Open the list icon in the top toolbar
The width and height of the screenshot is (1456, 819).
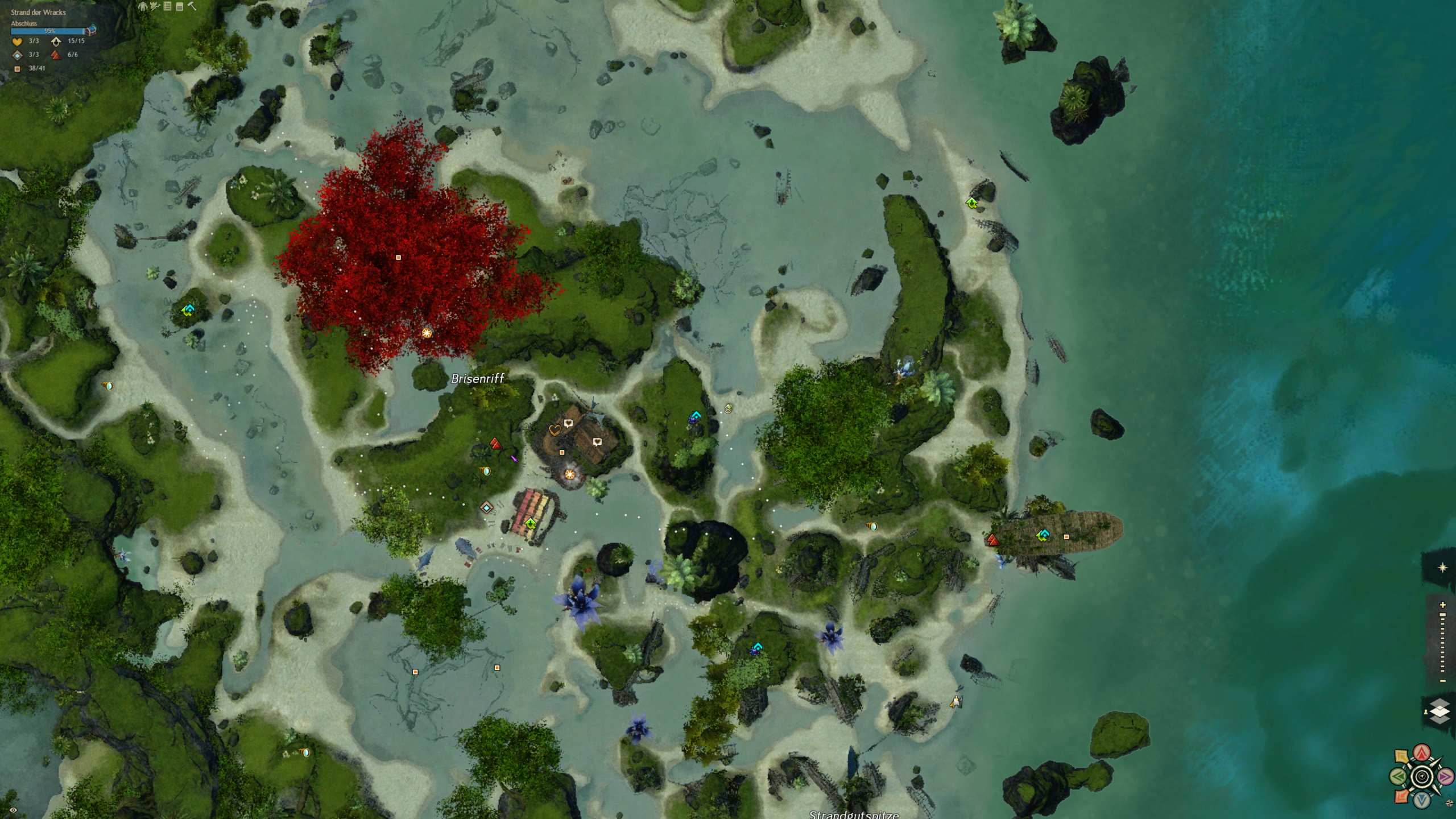click(167, 6)
